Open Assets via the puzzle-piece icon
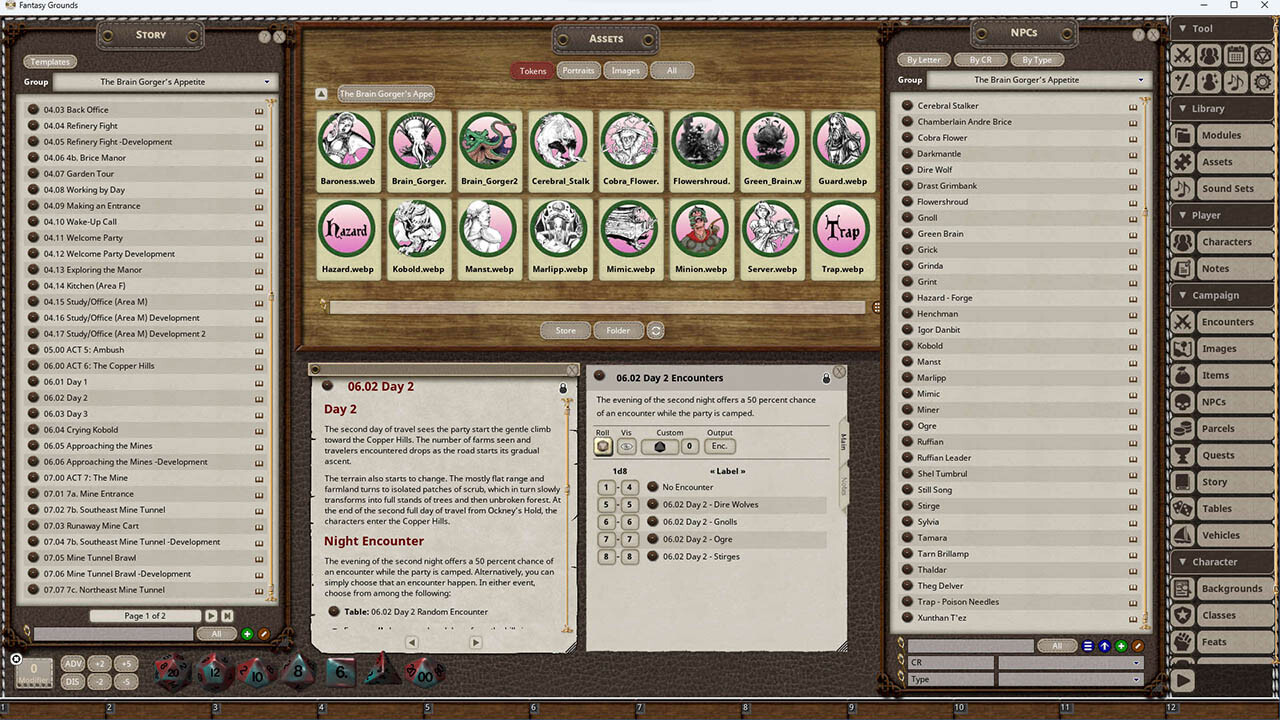This screenshot has width=1280, height=720. [x=1182, y=161]
